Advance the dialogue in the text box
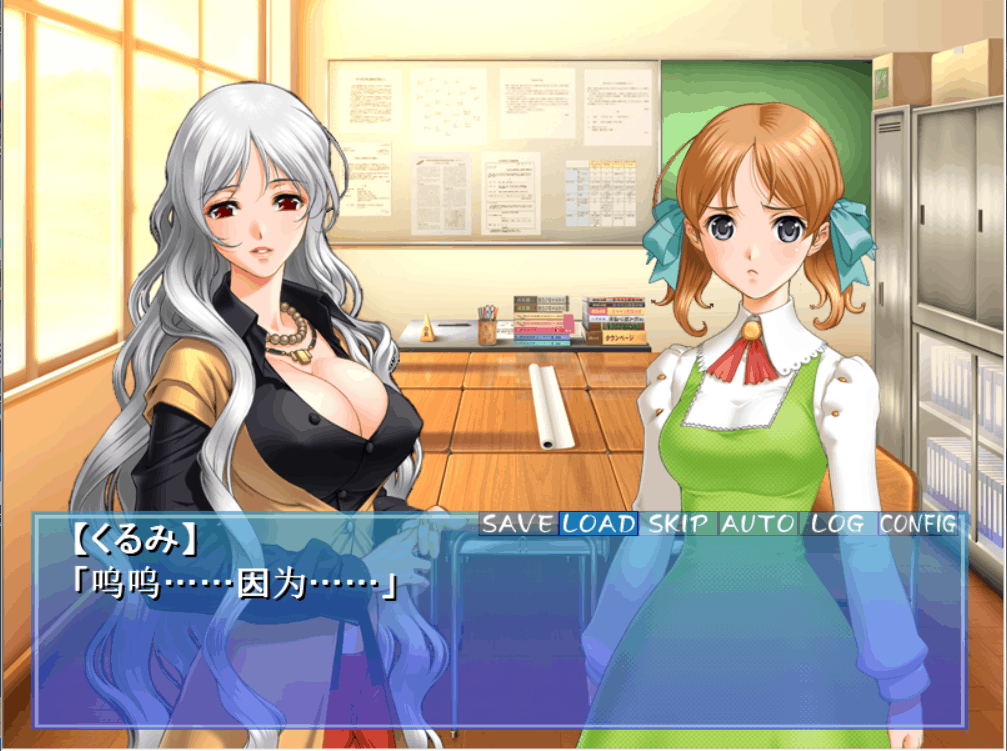Image resolution: width=1007 pixels, height=751 pixels. coord(500,640)
